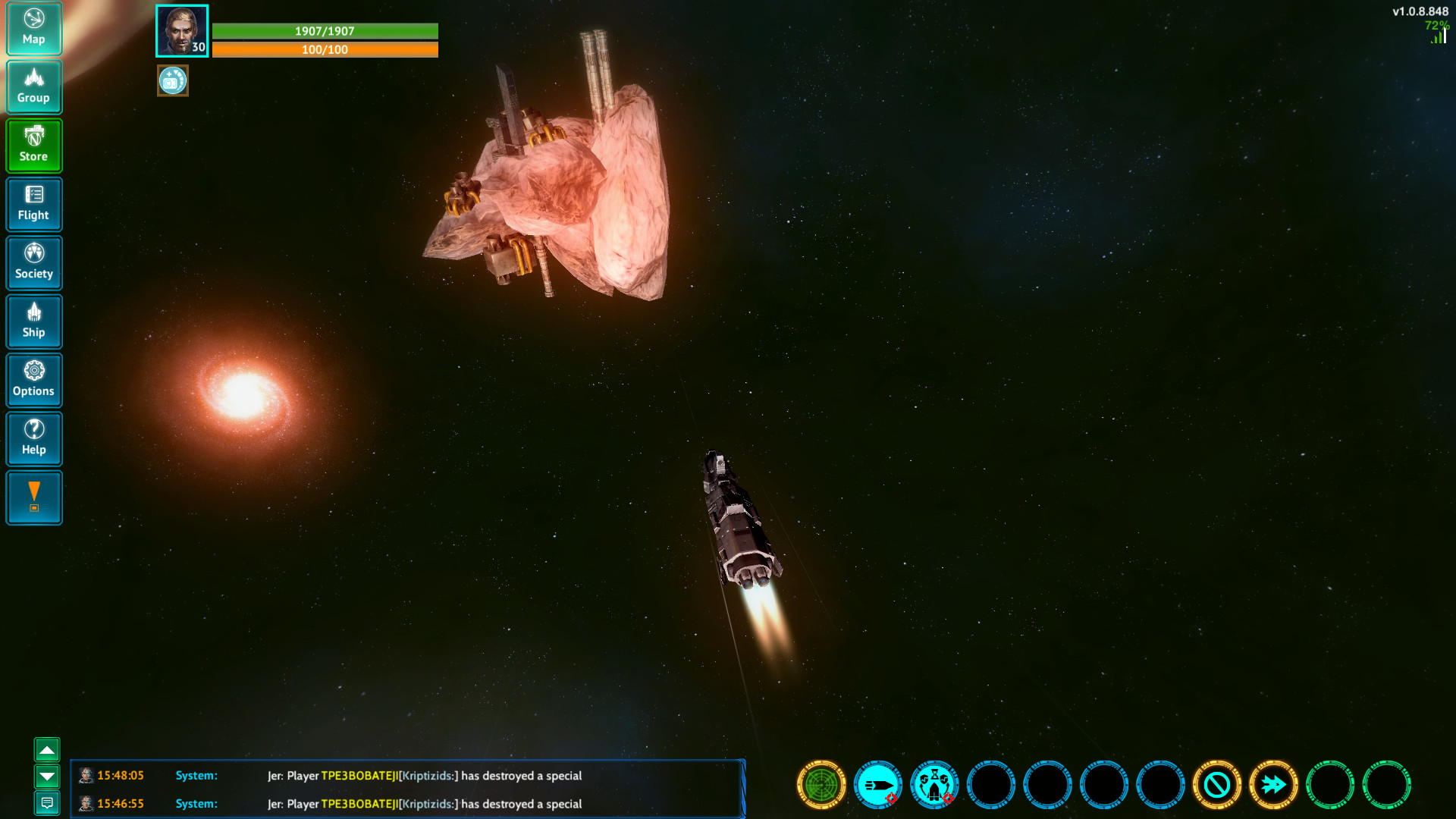This screenshot has height=819, width=1456.
Task: Activate the afterburner boost ability
Action: [x=1275, y=785]
